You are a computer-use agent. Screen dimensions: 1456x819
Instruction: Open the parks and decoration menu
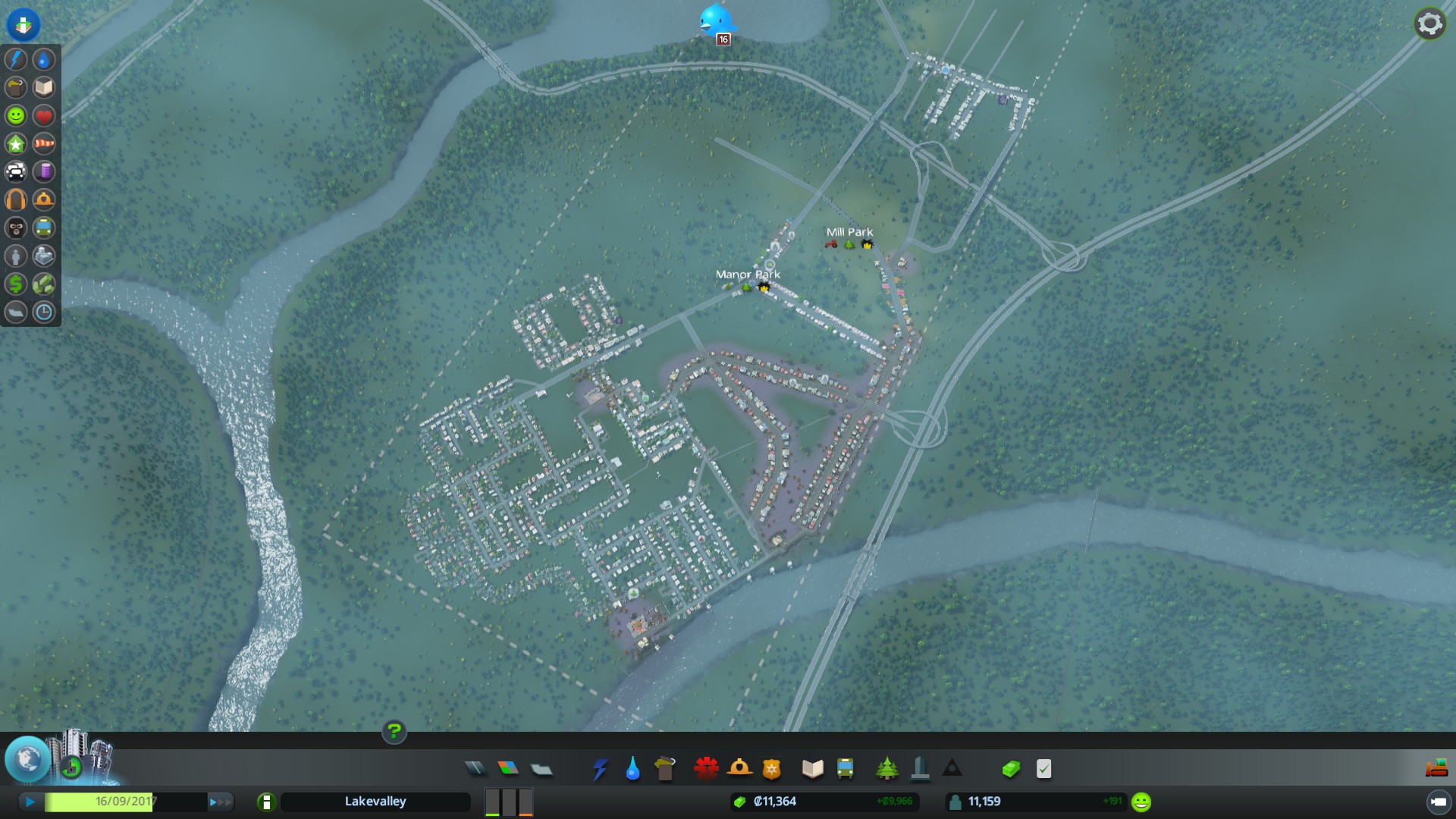coord(886,769)
